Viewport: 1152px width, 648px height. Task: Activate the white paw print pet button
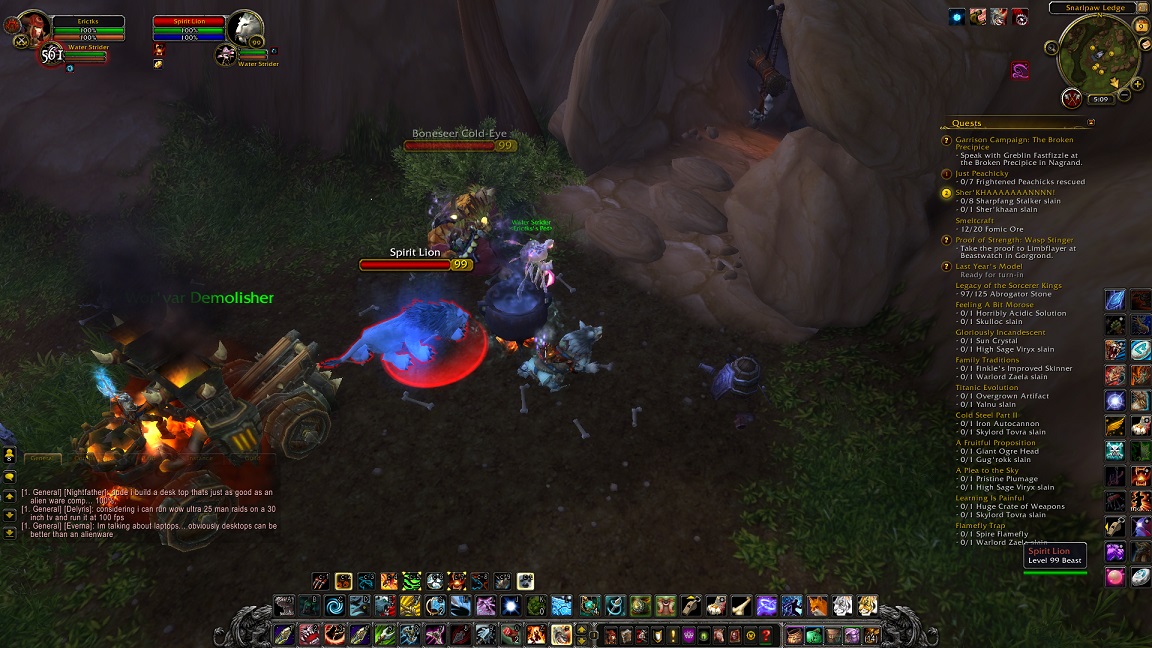click(526, 581)
